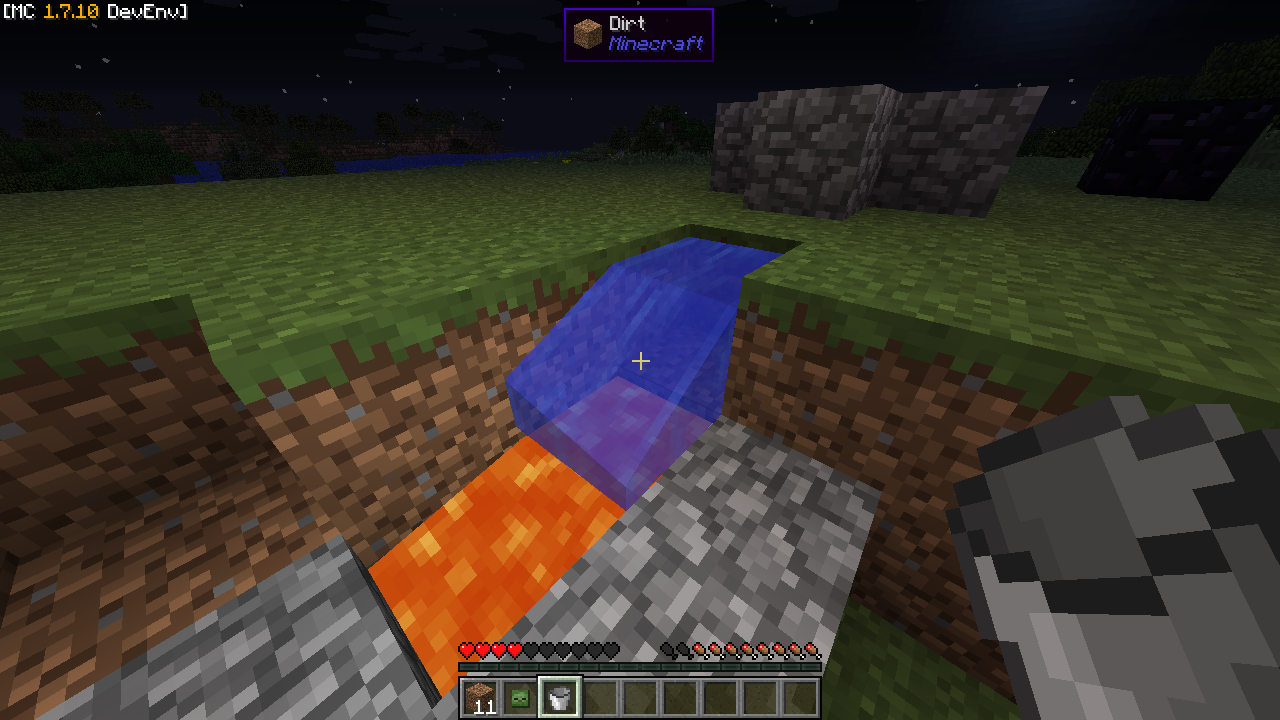Choose the empty bucket hotbar slot
Screen dimensions: 1280x720
pos(560,698)
